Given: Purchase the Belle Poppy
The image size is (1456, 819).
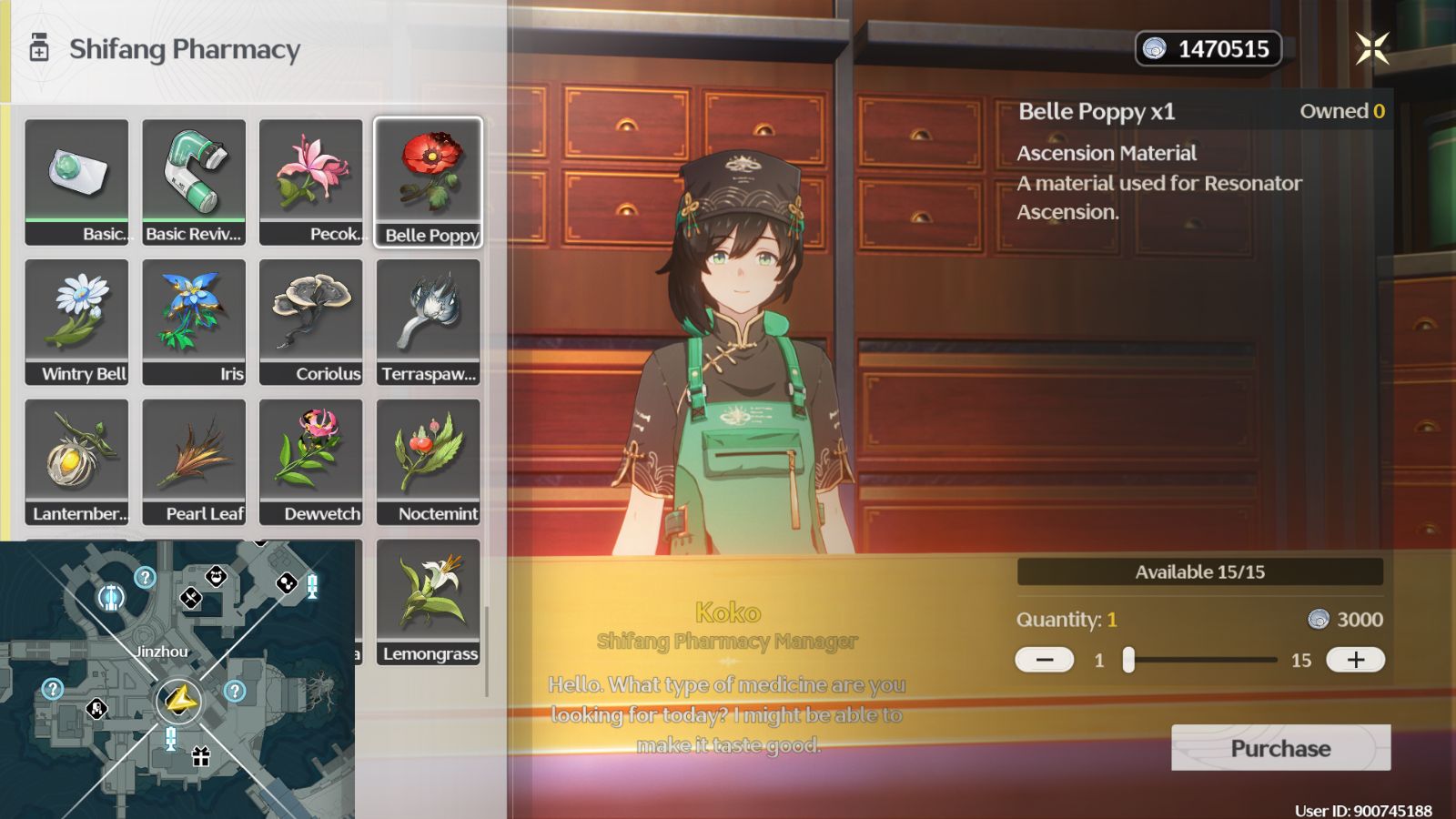Looking at the screenshot, I should (1280, 748).
